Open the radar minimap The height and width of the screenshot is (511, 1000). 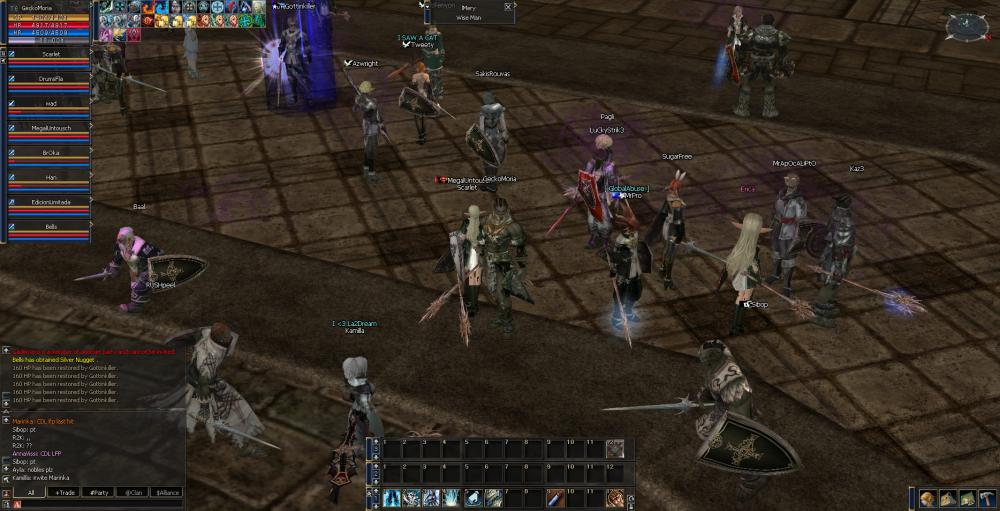click(966, 25)
